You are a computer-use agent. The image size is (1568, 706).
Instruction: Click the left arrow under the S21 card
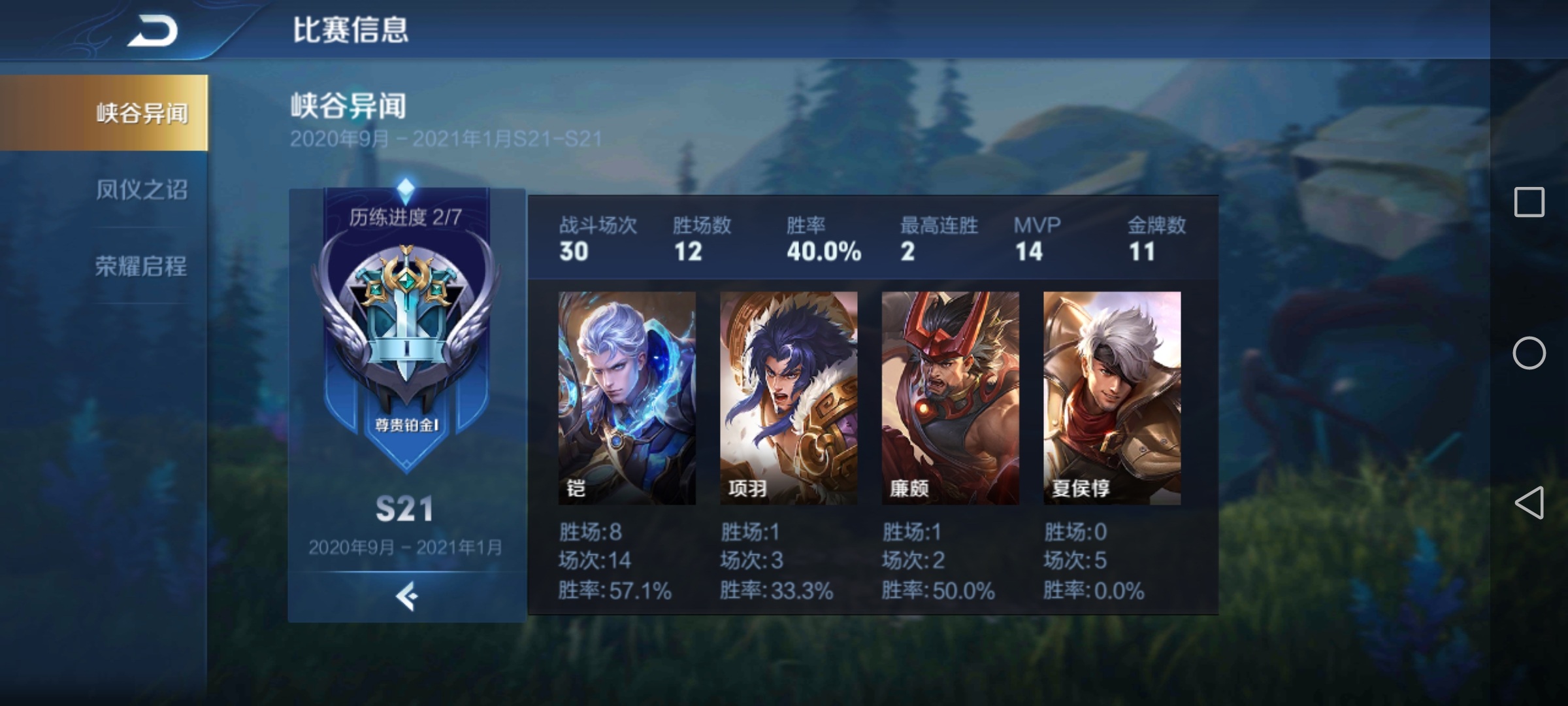click(406, 596)
